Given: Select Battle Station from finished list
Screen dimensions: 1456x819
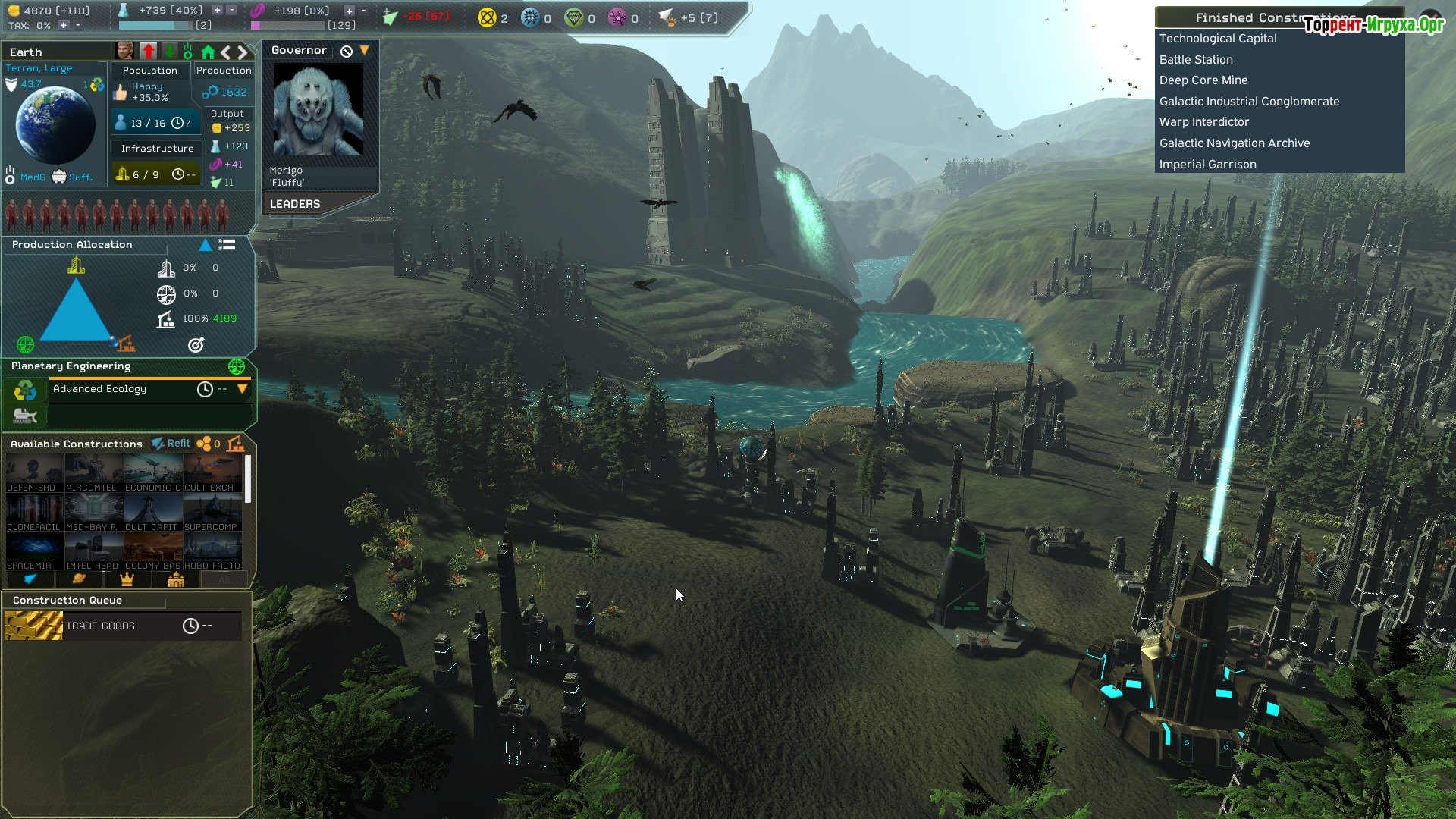Looking at the screenshot, I should tap(1196, 60).
